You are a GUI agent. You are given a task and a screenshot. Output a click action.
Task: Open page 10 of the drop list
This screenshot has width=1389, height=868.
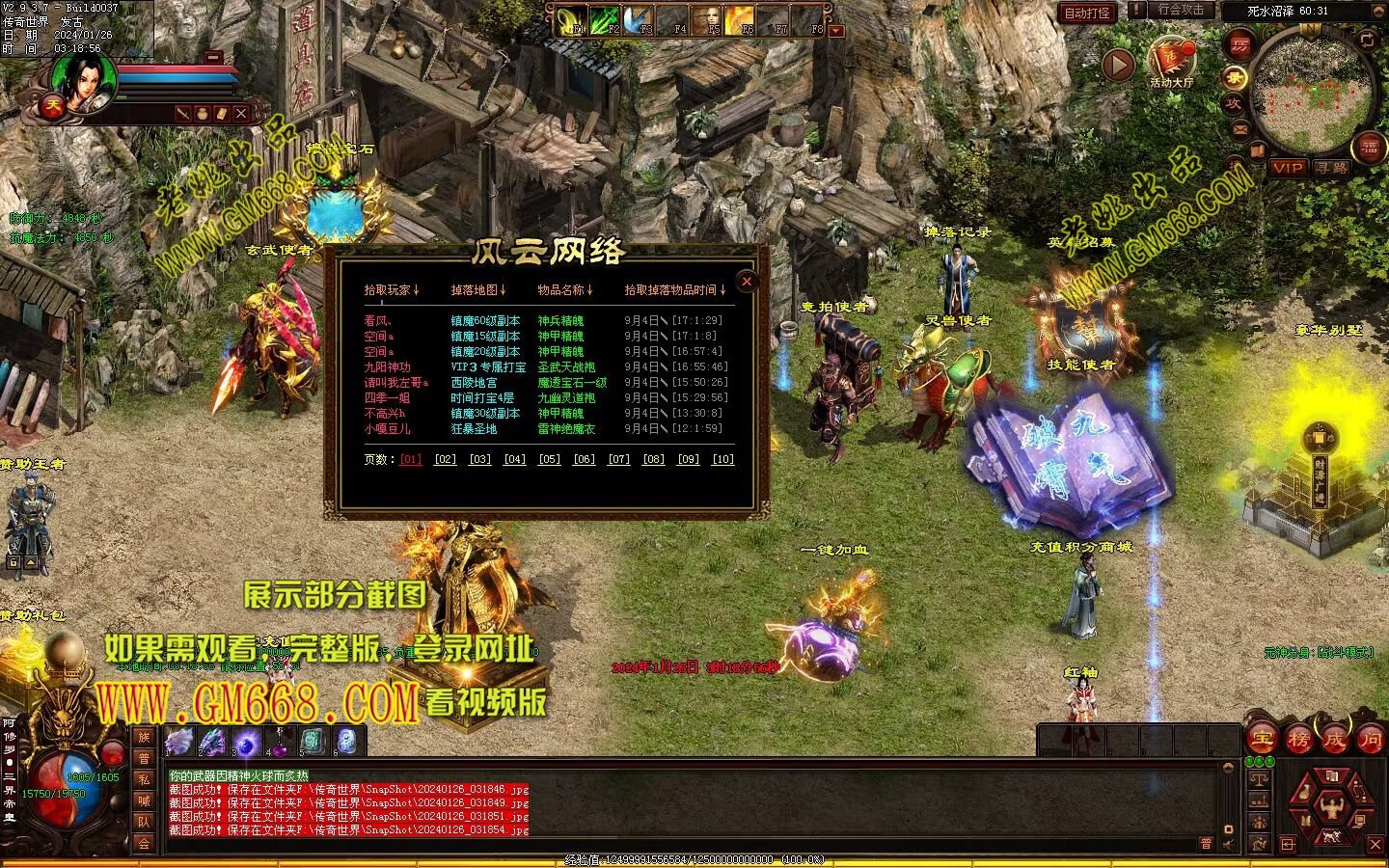coord(722,459)
